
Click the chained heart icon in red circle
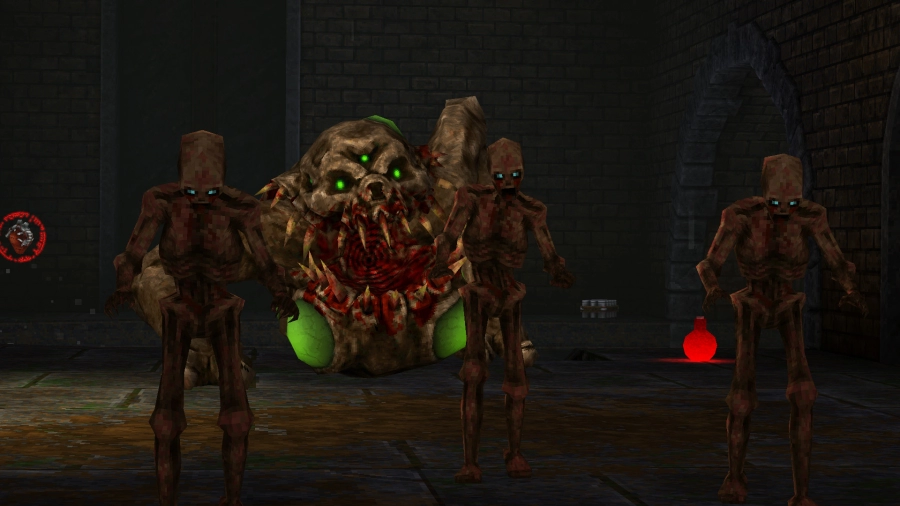20,236
